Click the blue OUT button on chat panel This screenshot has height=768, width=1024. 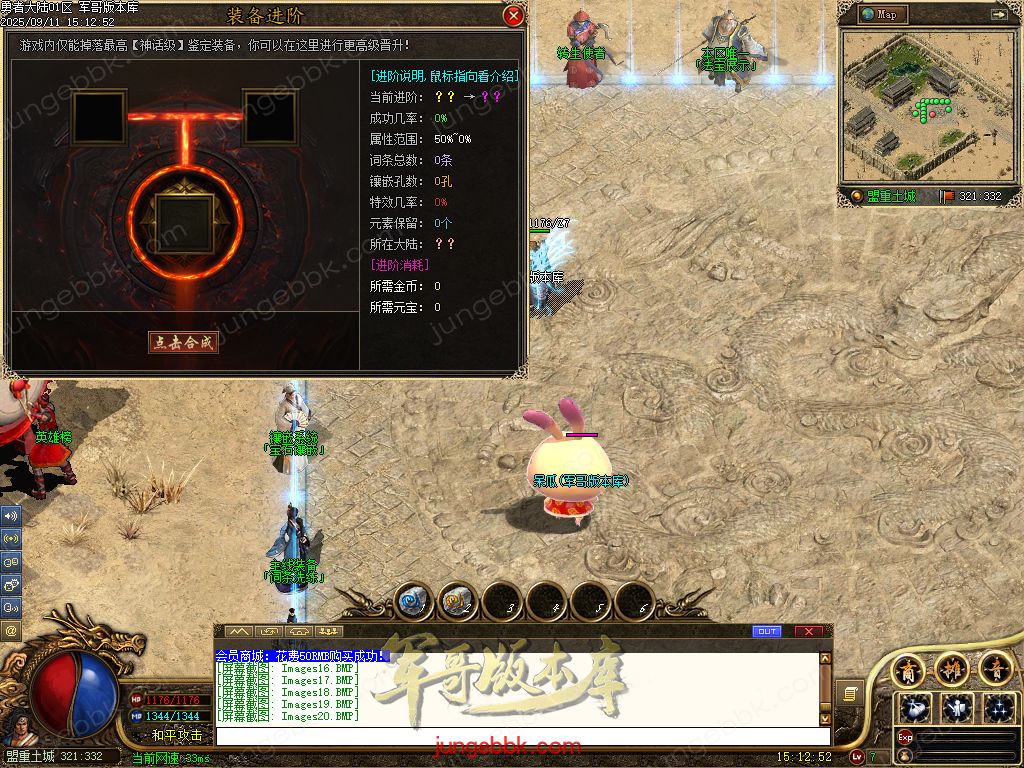click(767, 631)
